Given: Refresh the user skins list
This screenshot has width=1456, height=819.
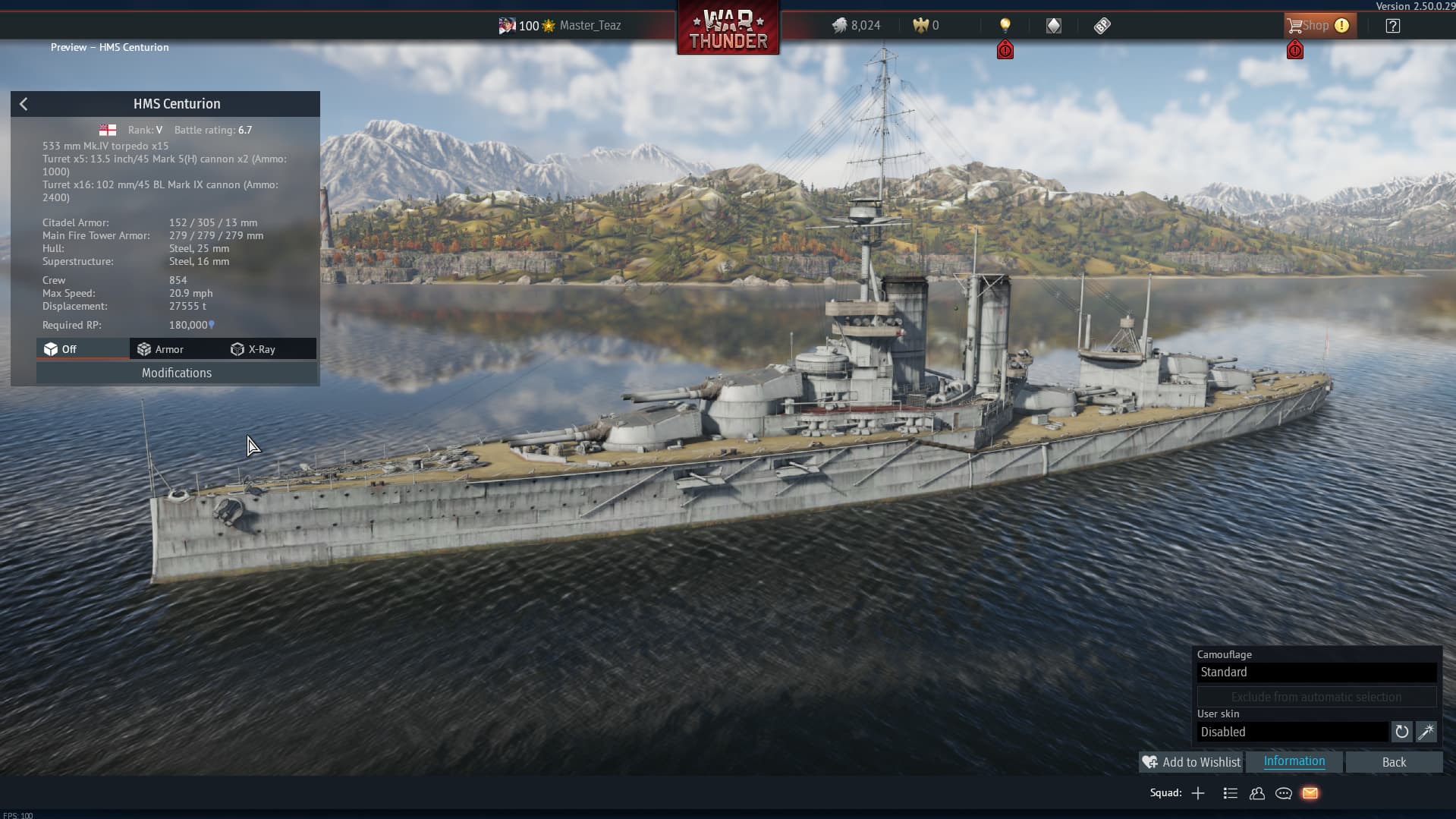Looking at the screenshot, I should point(1401,732).
